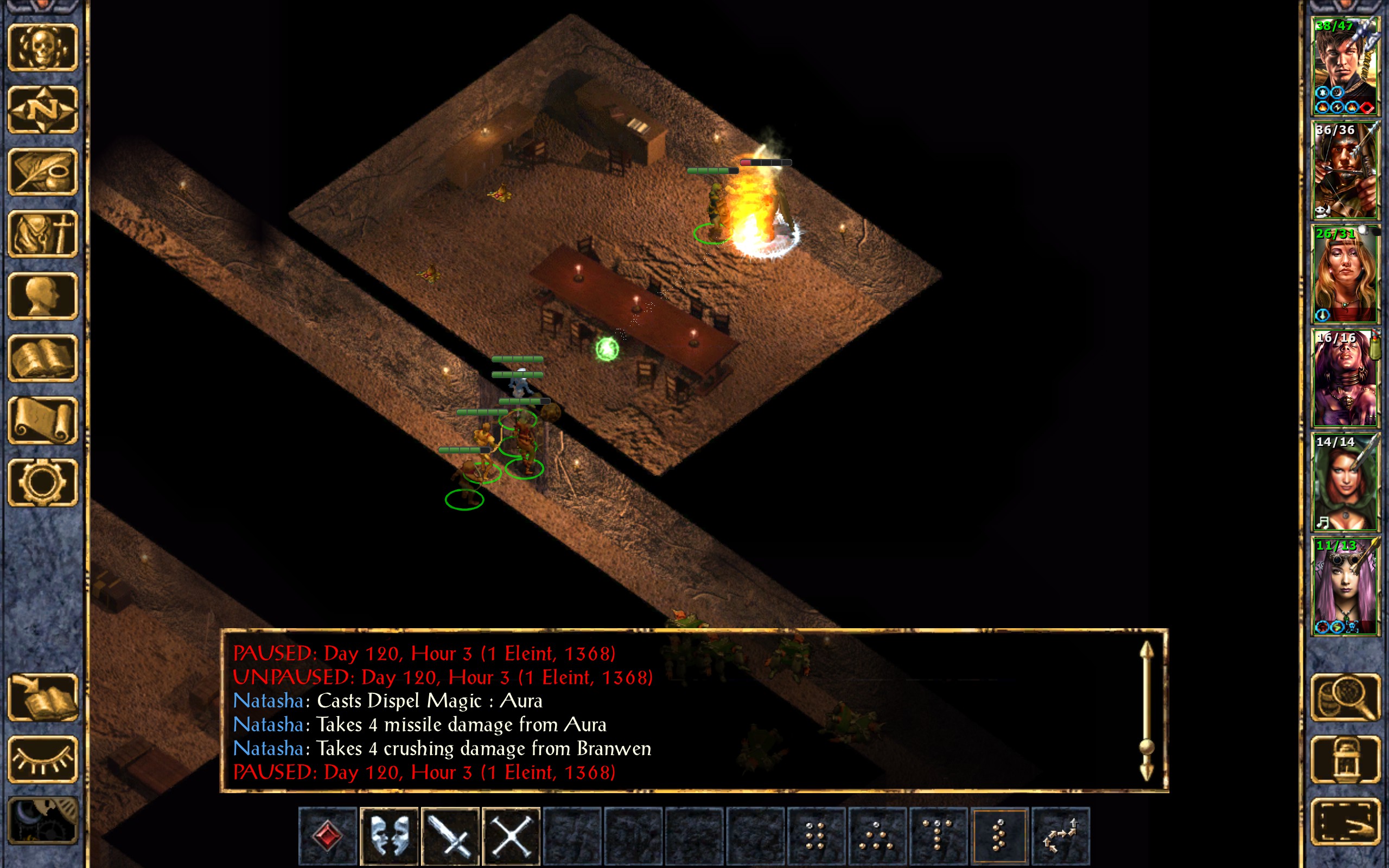Screen dimensions: 1389x868
Task: Open the journal quill icon
Action: [42, 171]
